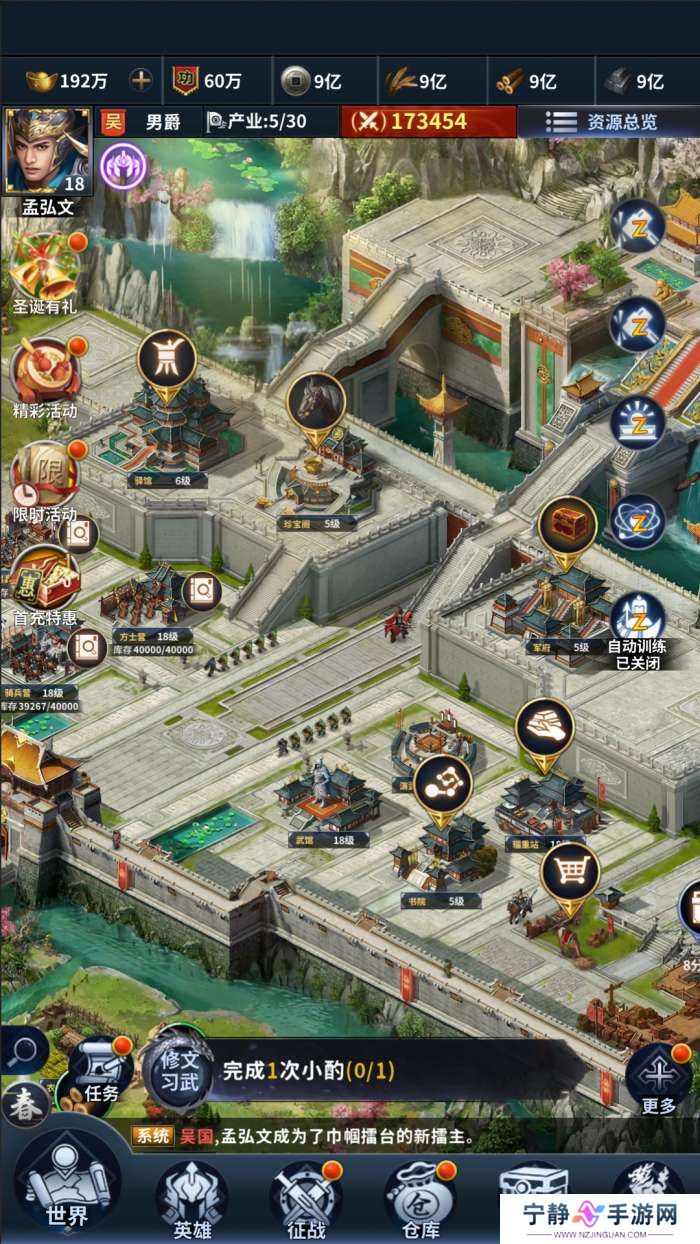Open the 修文习武 task tracker
Viewport: 700px width, 1244px height.
176,1071
